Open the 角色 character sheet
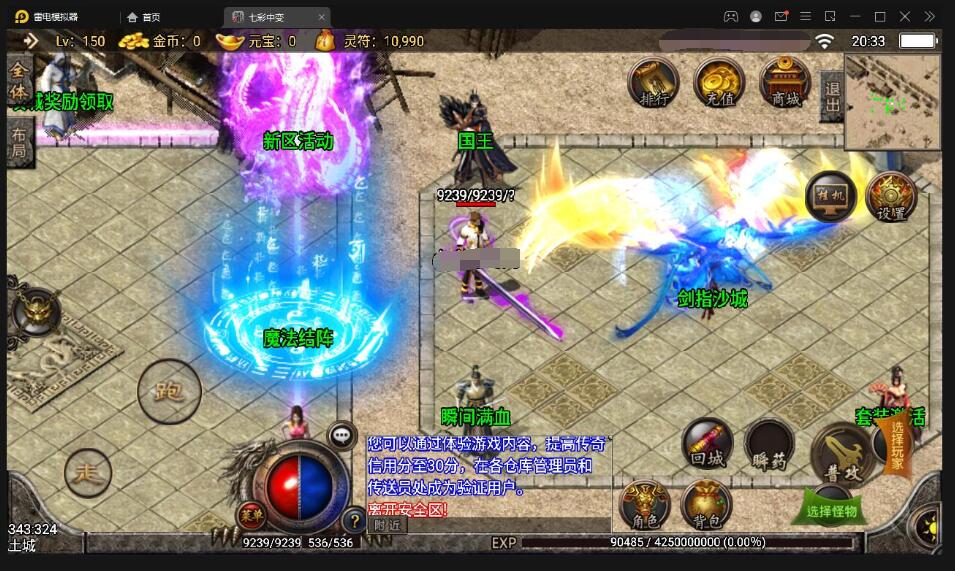The image size is (955, 571). click(645, 504)
